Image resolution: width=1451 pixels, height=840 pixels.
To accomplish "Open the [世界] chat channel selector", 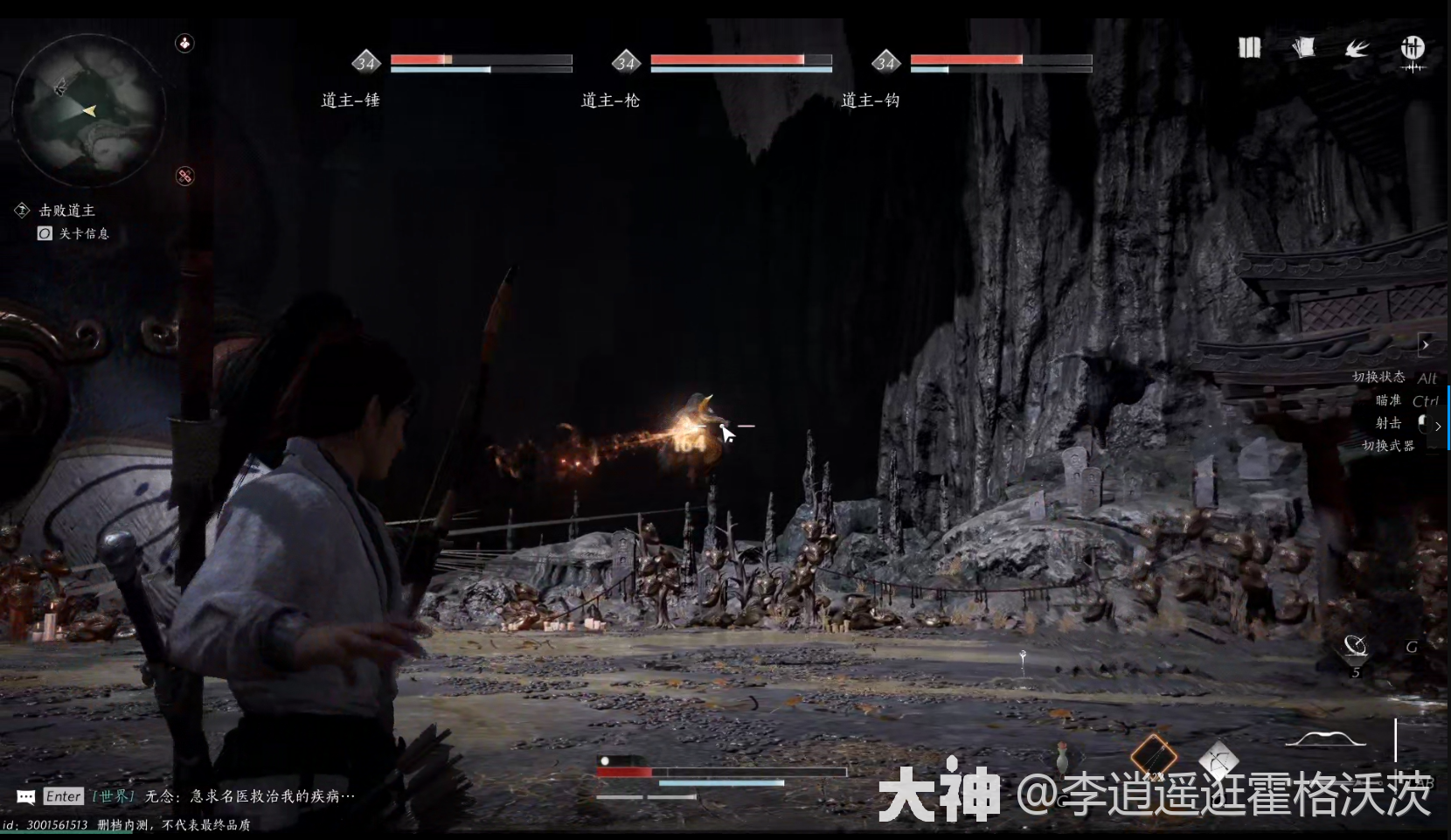I will pos(114,796).
